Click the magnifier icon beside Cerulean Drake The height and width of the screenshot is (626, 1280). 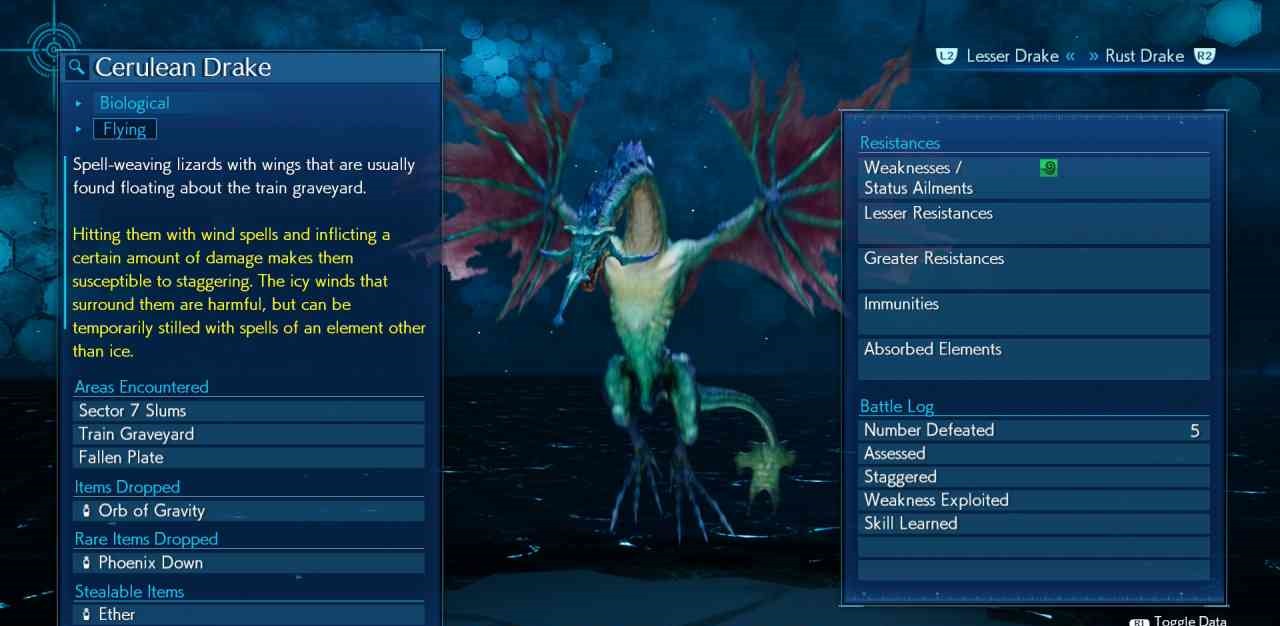click(x=77, y=68)
